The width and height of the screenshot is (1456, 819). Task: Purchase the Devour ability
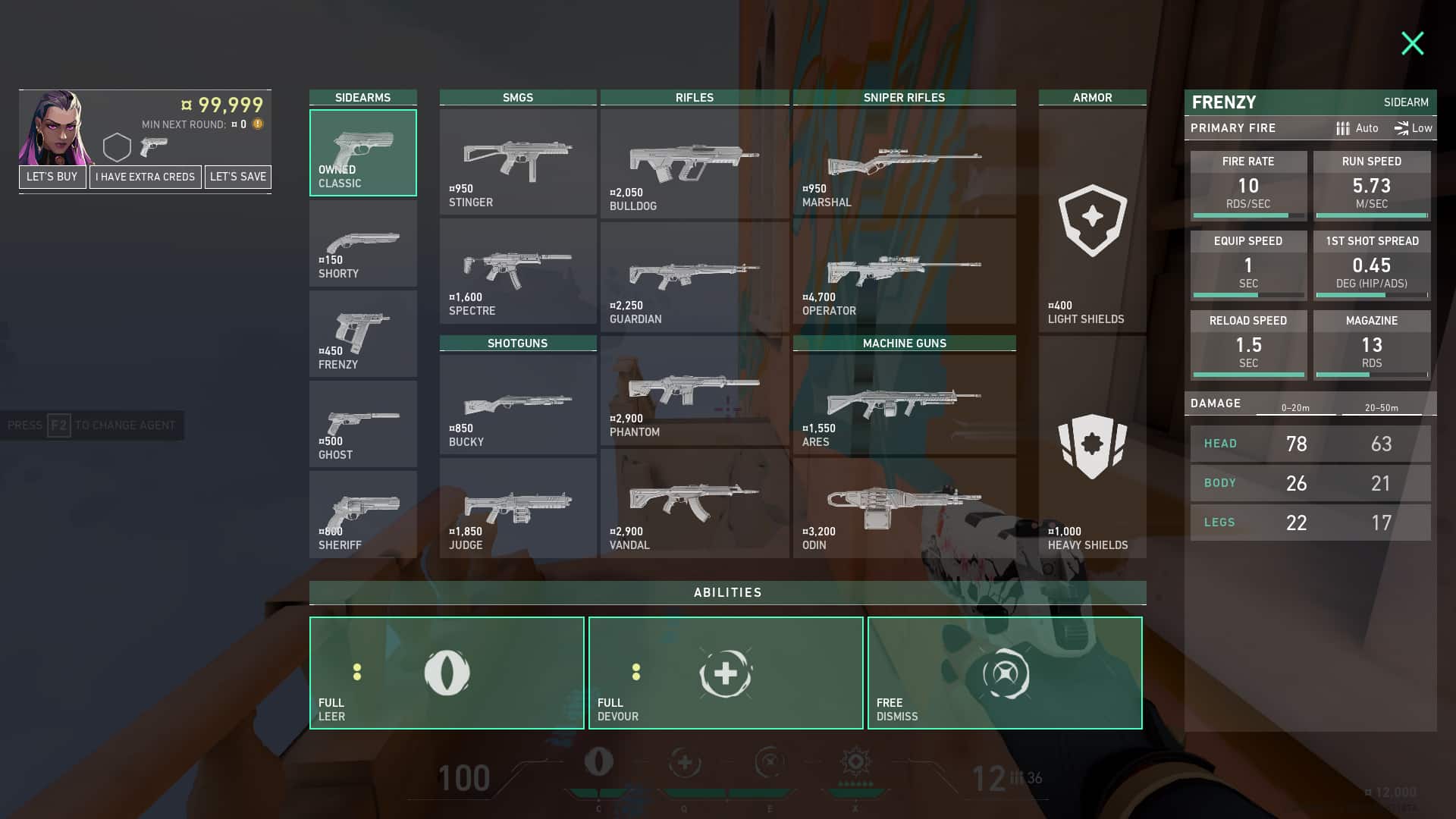(x=726, y=673)
